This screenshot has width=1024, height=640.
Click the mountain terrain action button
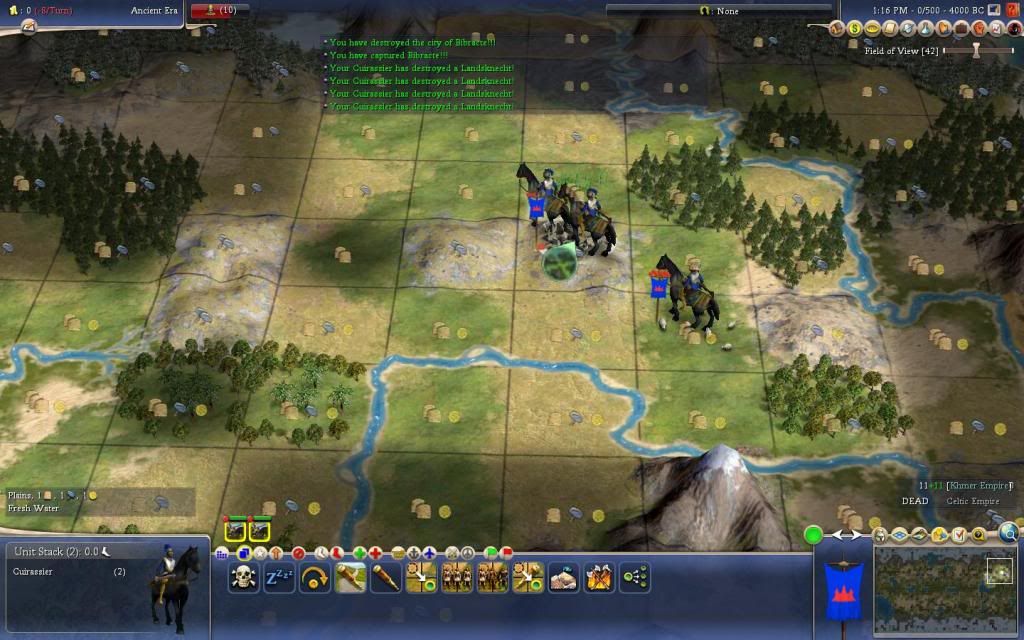click(565, 577)
